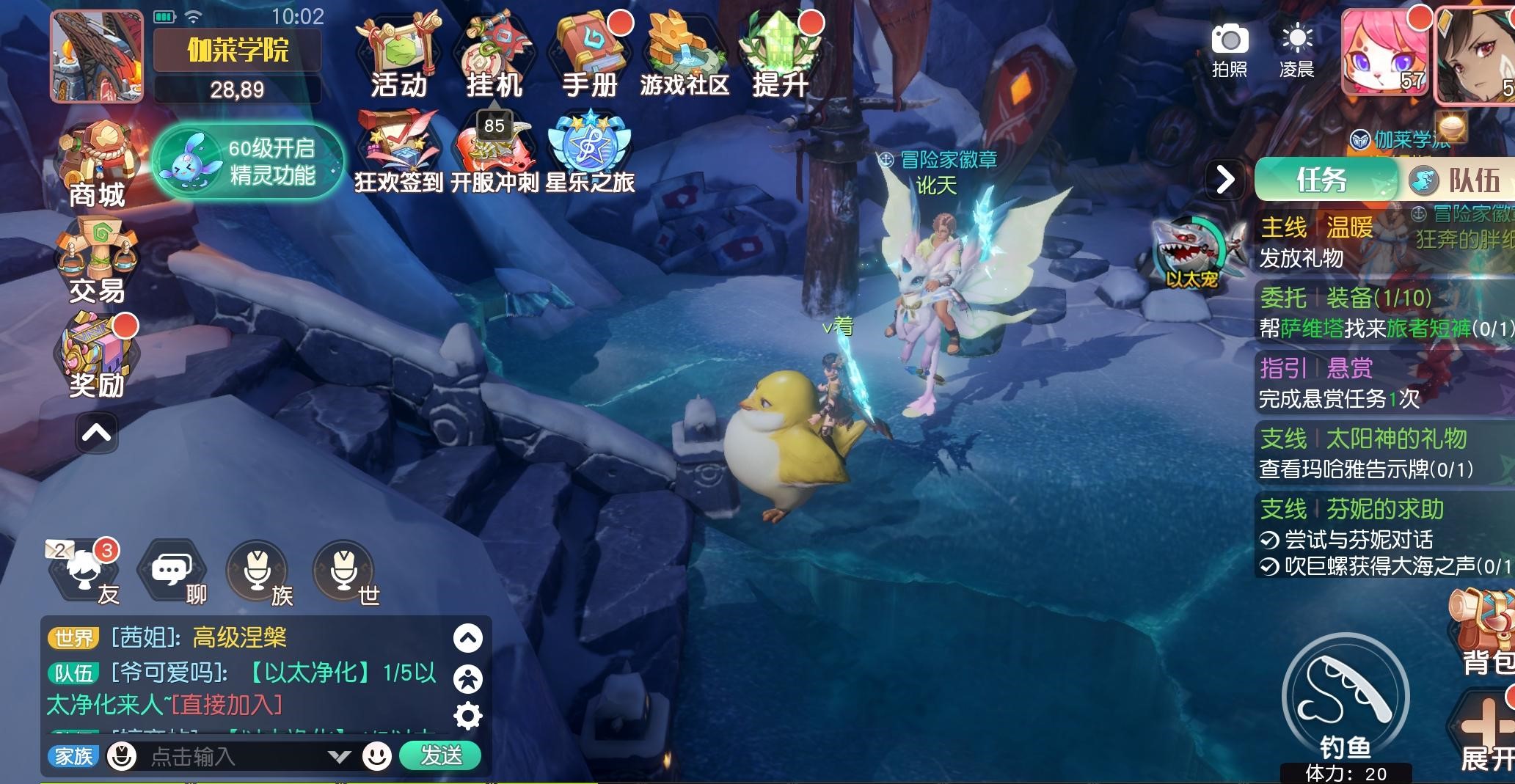Start fishing with the 钓鱼 button
The width and height of the screenshot is (1515, 784).
point(1345,701)
